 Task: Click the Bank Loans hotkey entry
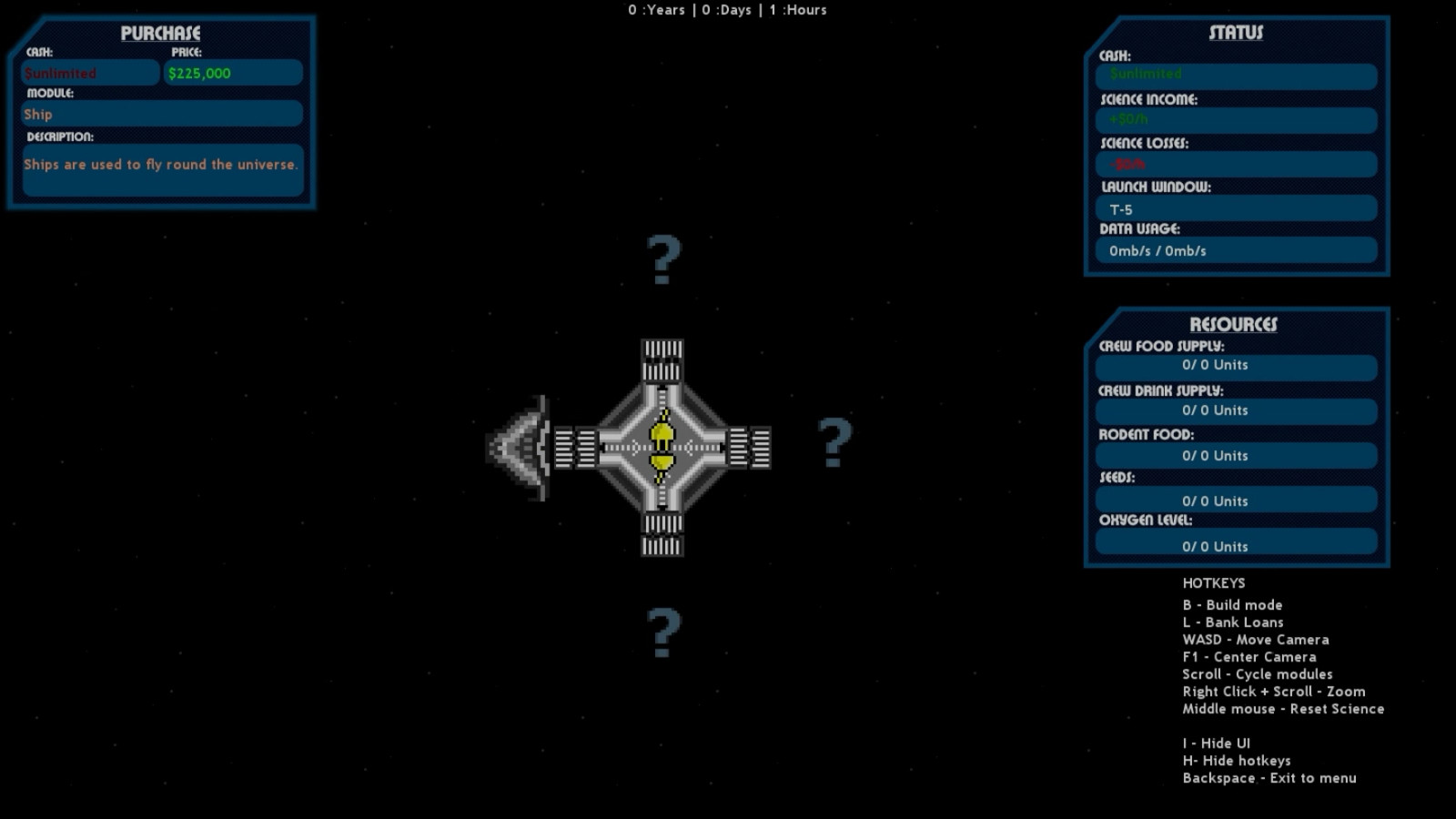coord(1233,622)
